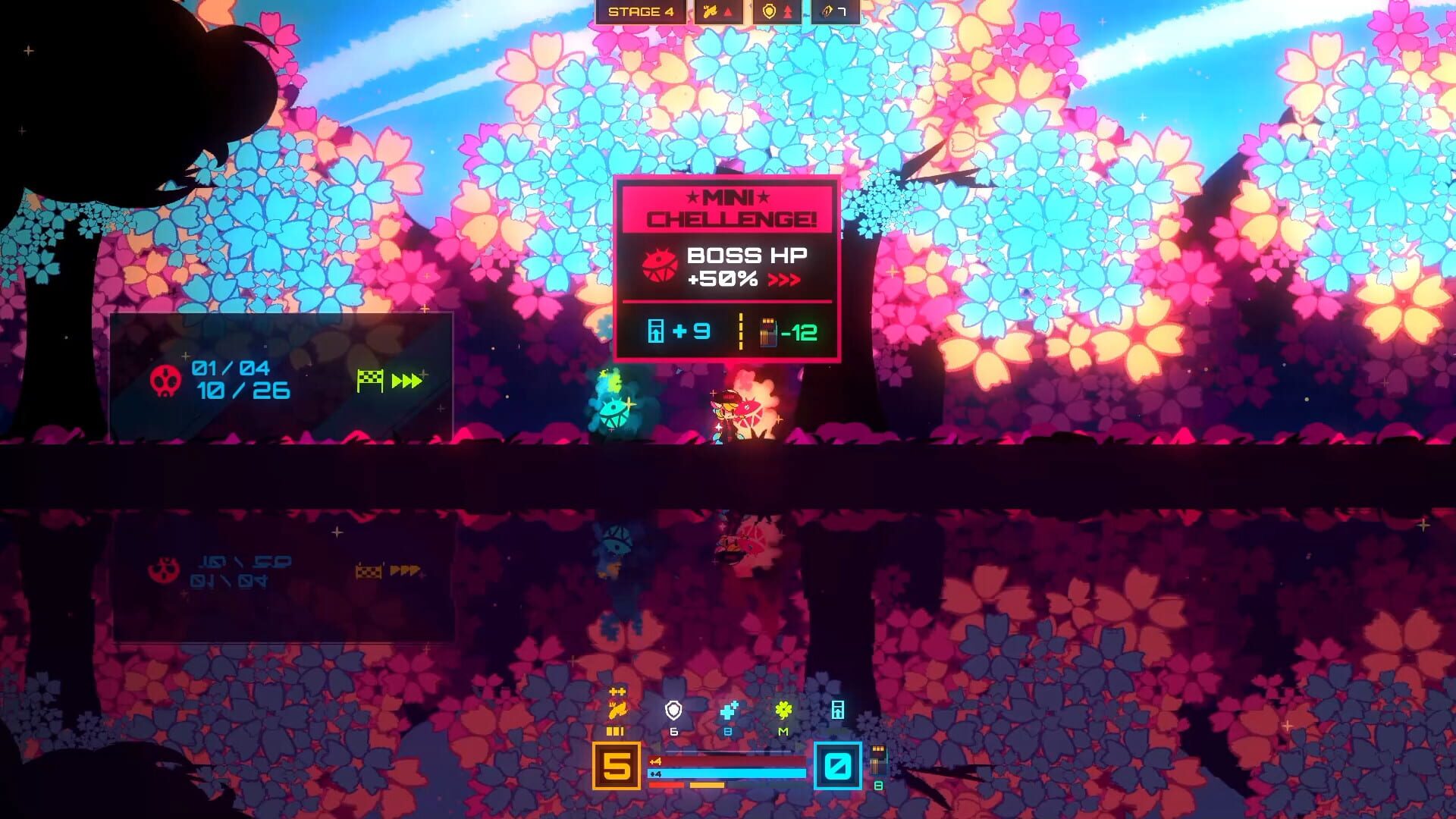
Task: Toggle the double red arrows next to the shield emblem
Action: coord(786,11)
